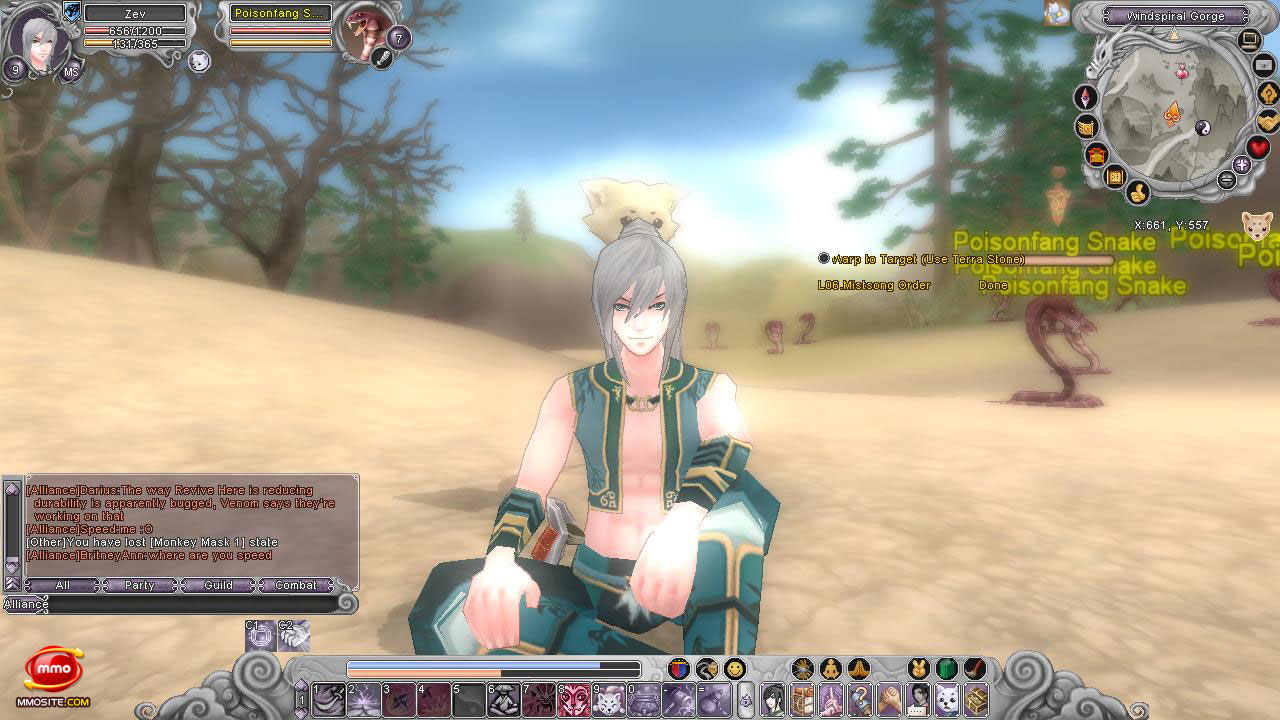Click the thumbs-up icon below the minimap
Image resolution: width=1280 pixels, height=720 pixels.
[1138, 192]
